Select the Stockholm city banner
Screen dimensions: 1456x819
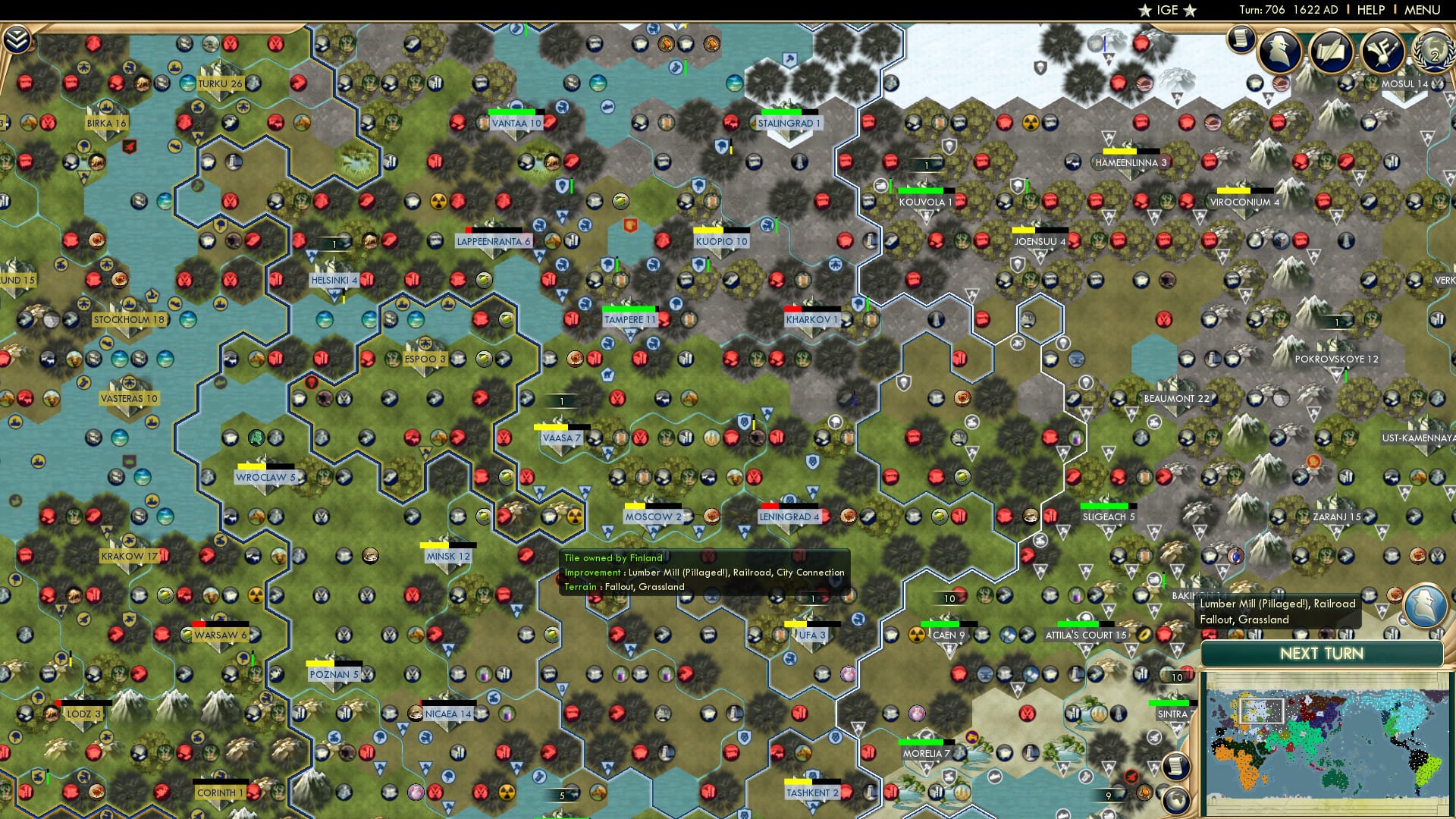tap(130, 319)
